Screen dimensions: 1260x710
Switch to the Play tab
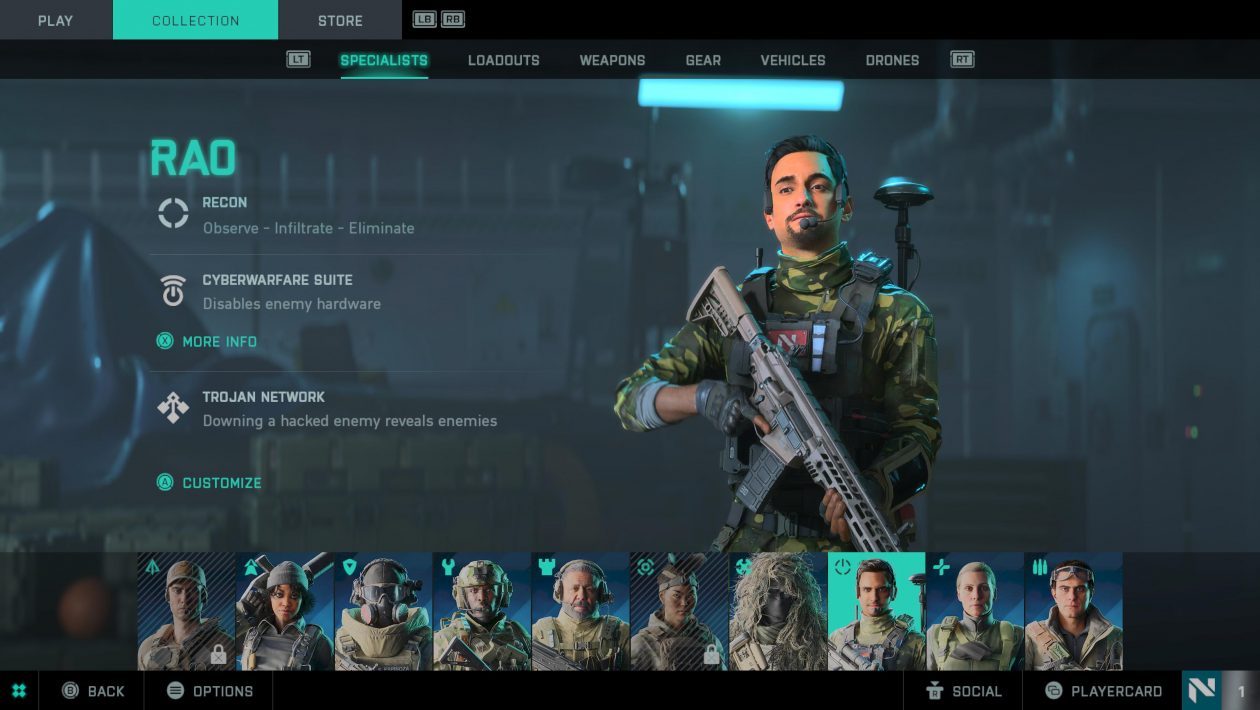point(55,20)
